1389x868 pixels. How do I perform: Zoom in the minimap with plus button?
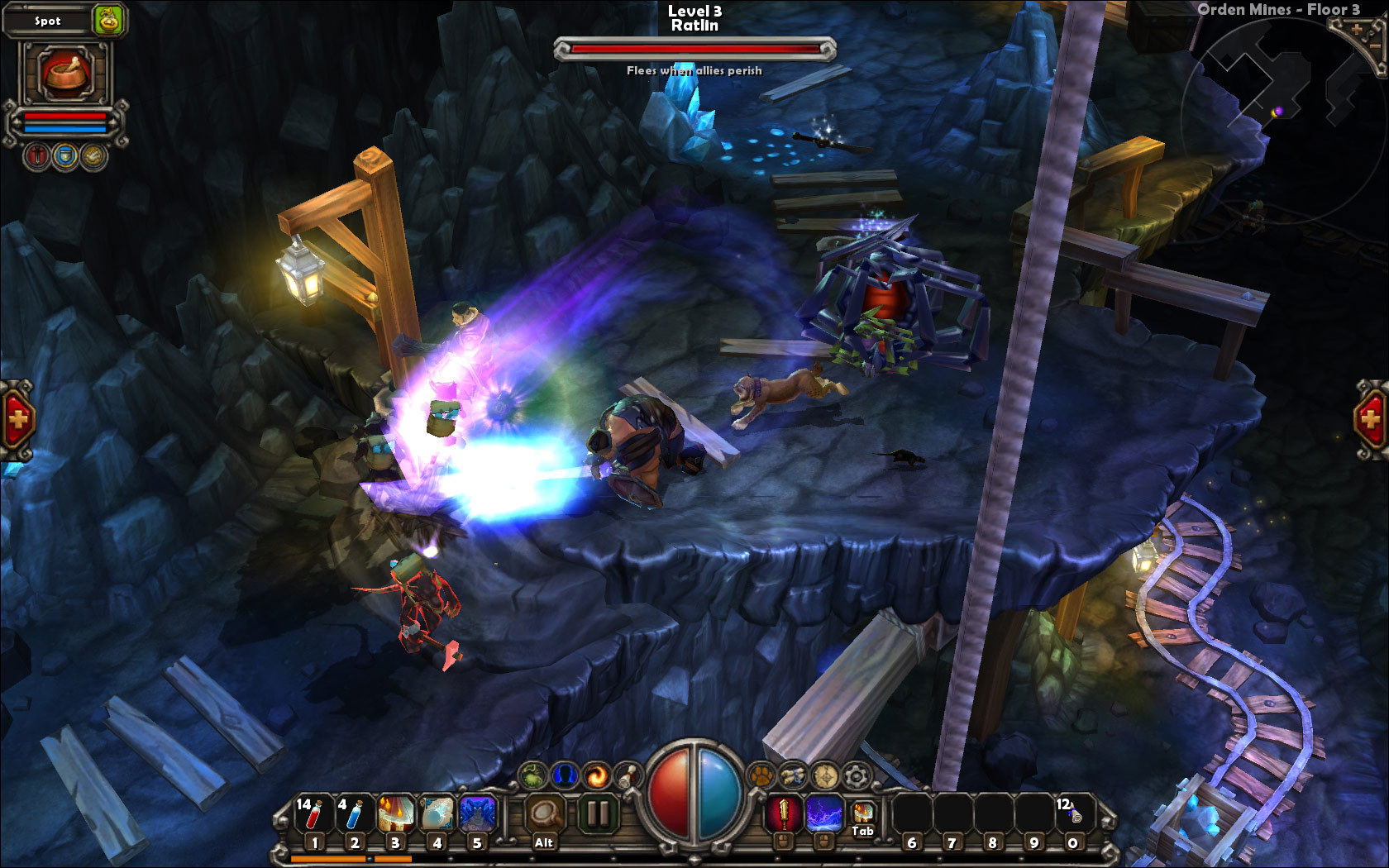(1357, 31)
